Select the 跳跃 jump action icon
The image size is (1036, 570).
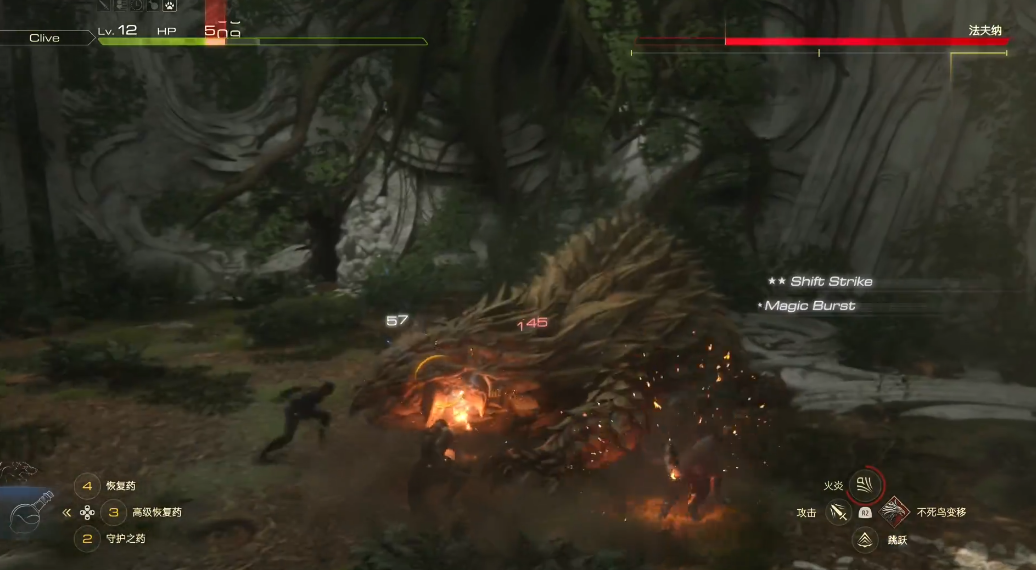click(865, 540)
